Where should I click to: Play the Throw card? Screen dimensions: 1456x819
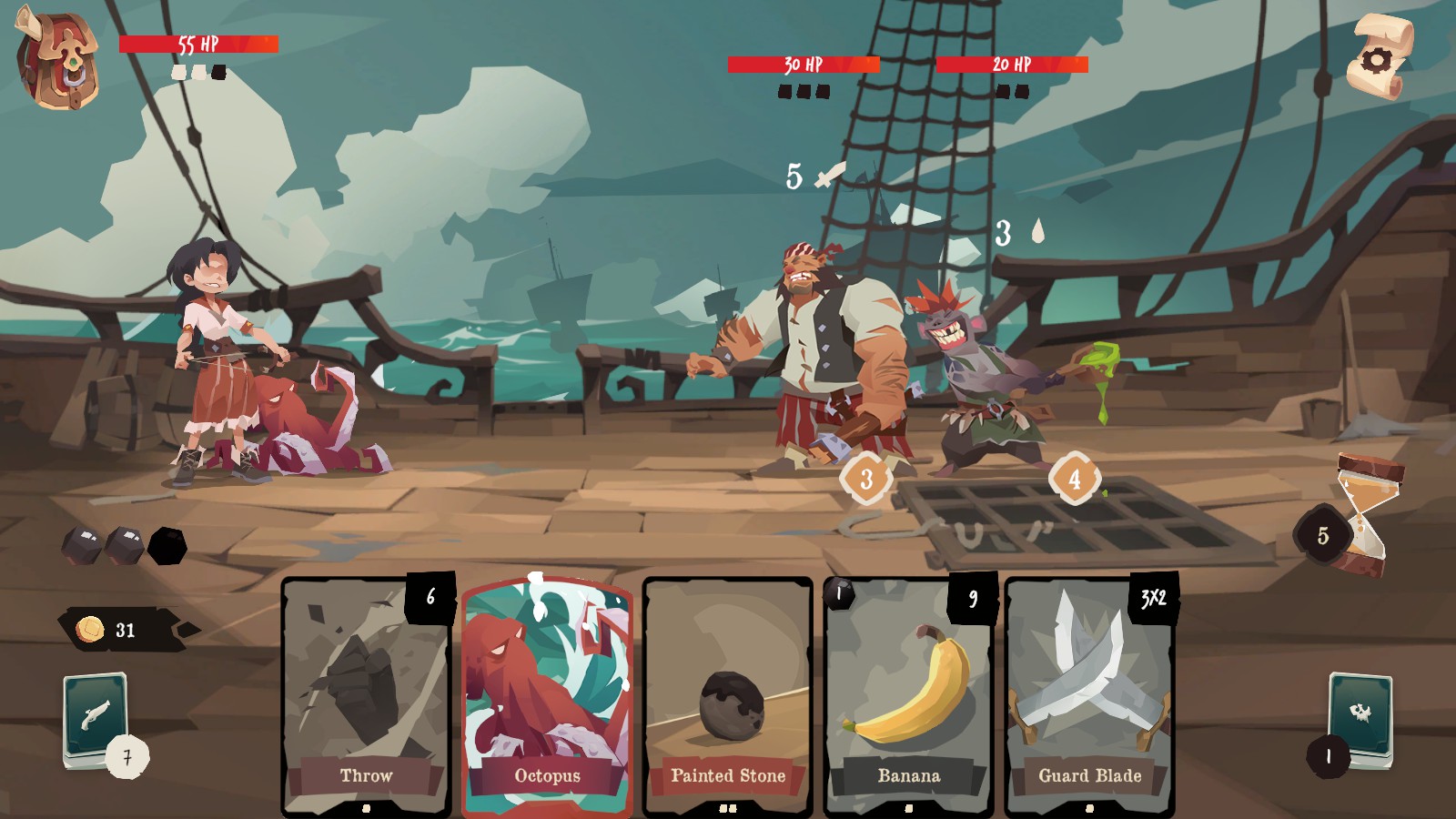click(x=366, y=696)
